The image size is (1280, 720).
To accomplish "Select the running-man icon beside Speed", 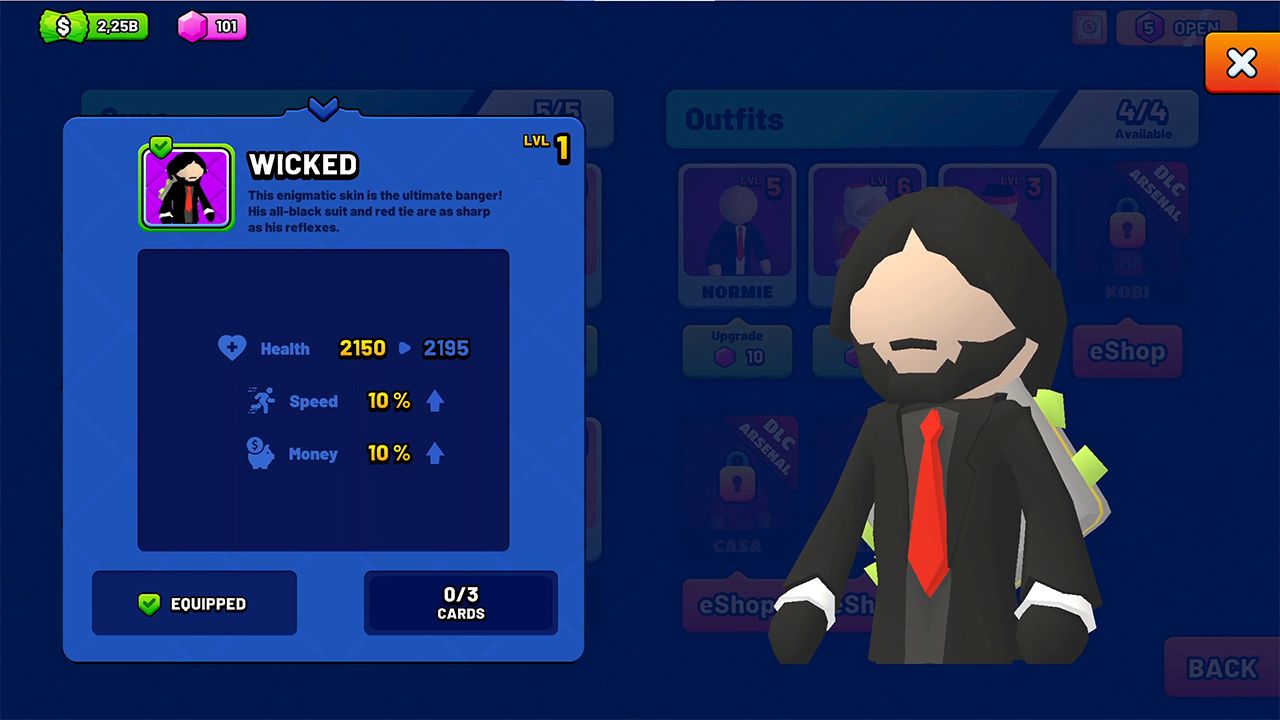I will coord(263,399).
